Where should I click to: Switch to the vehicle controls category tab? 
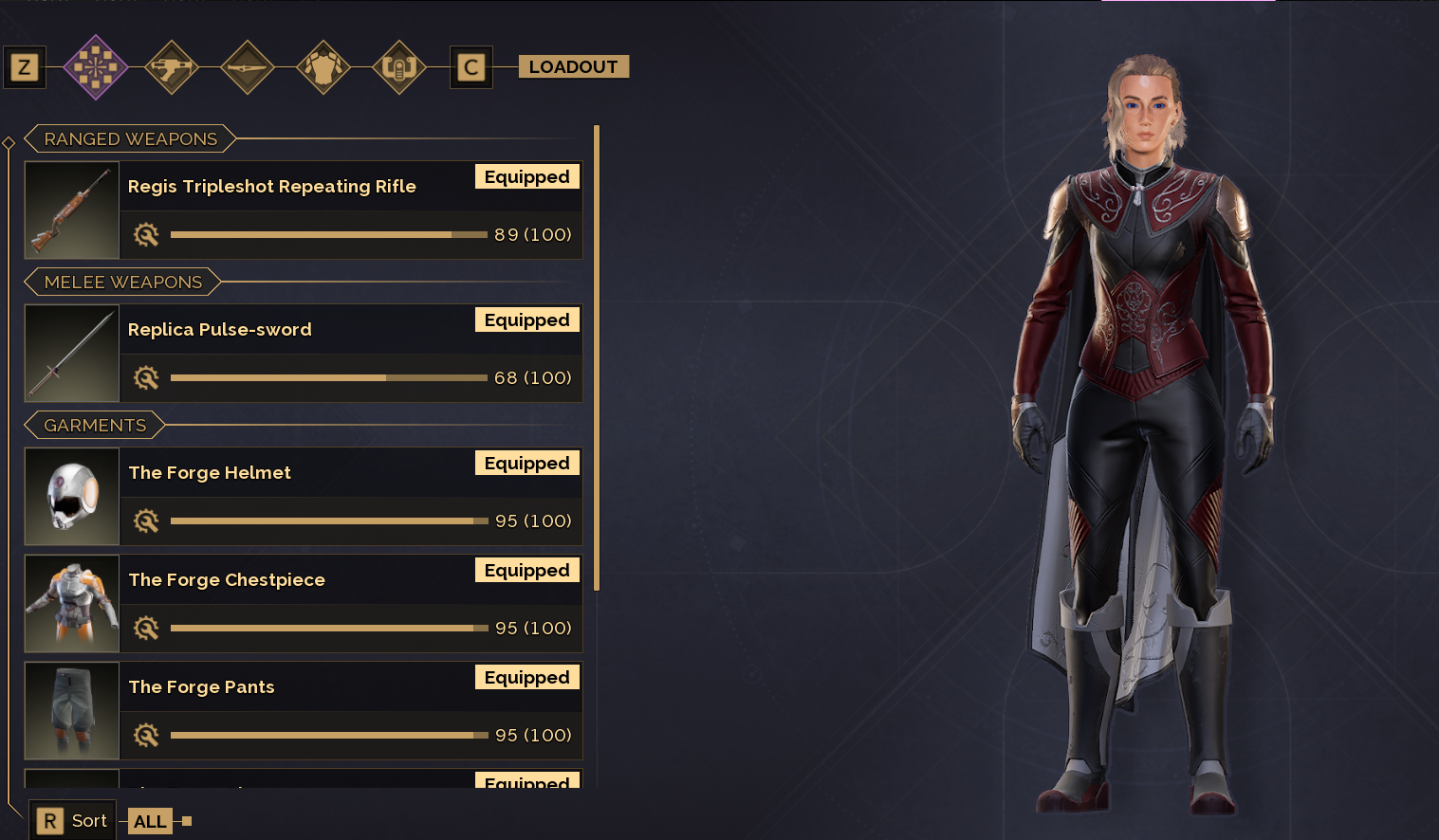[x=399, y=67]
